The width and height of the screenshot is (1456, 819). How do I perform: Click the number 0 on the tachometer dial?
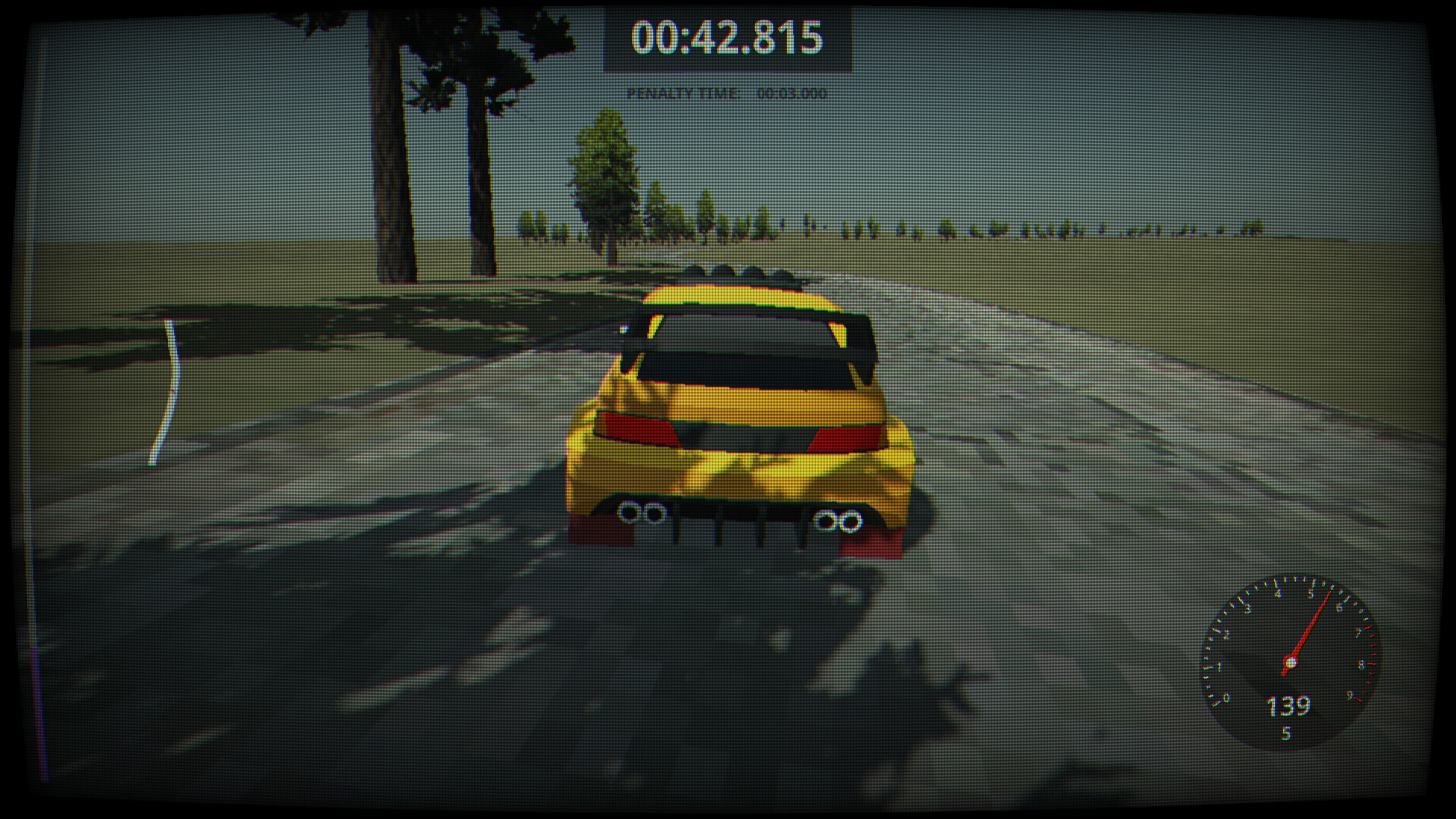click(1225, 697)
